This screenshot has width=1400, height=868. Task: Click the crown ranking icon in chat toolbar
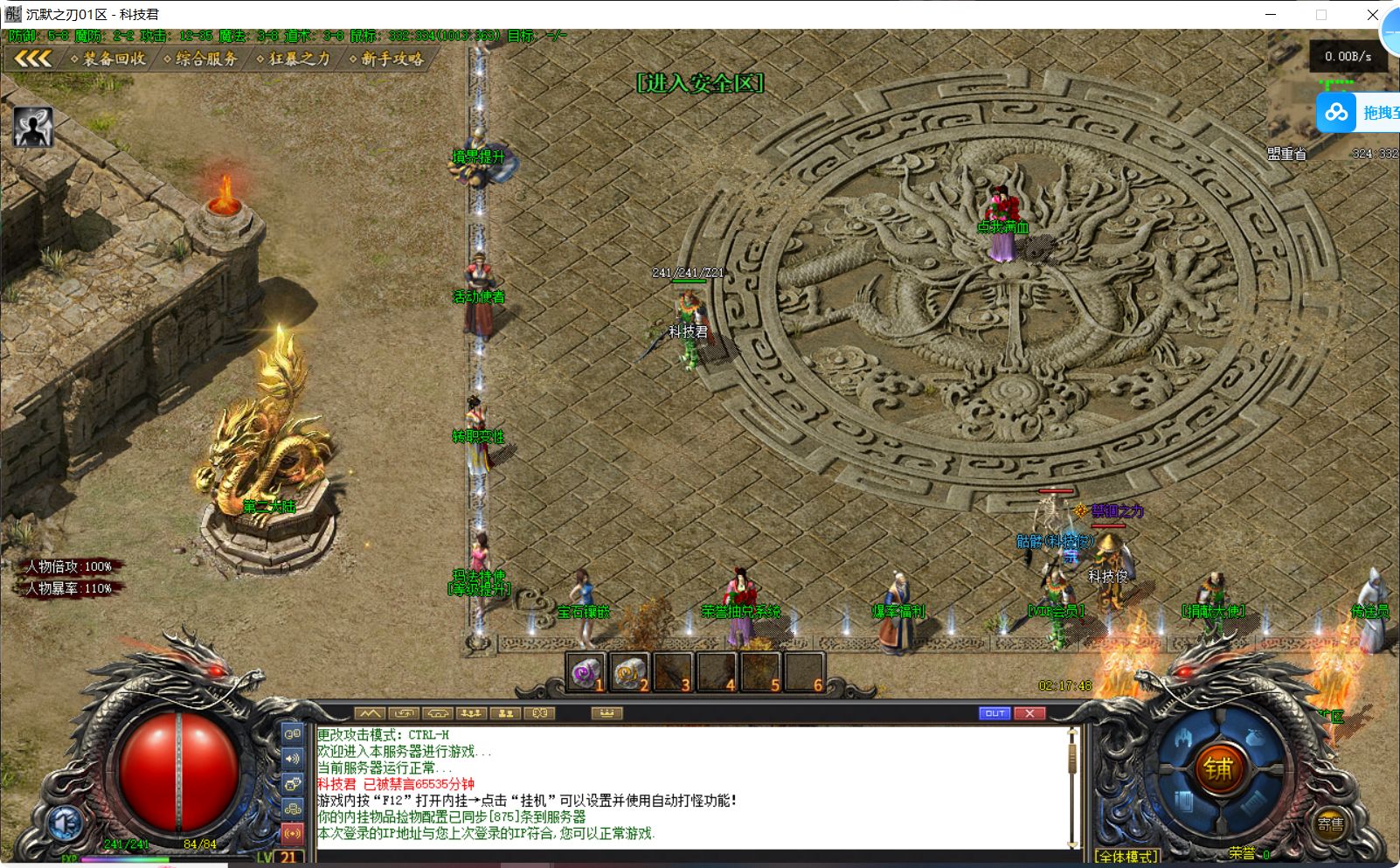(607, 712)
